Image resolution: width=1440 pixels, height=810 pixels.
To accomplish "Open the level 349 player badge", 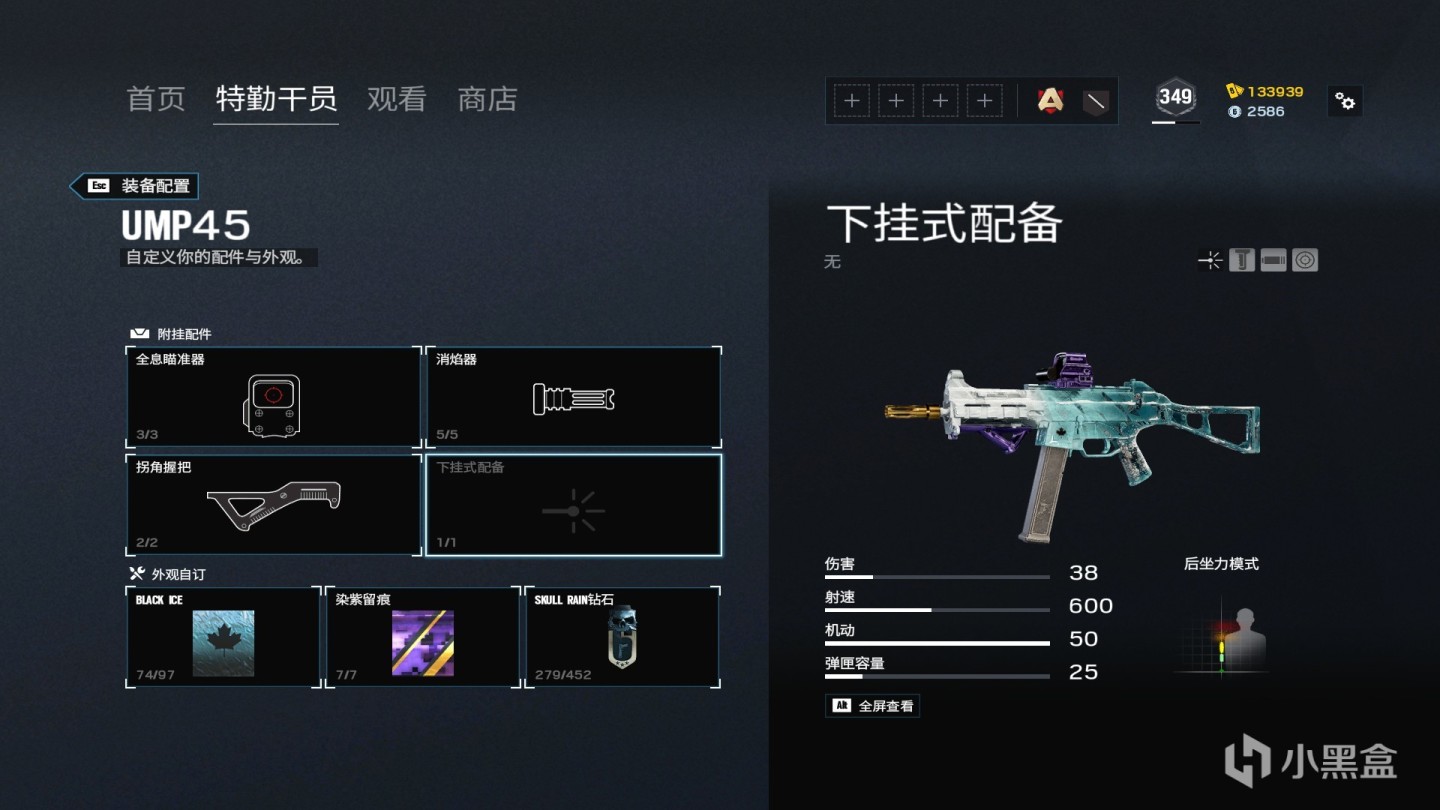I will tap(1175, 97).
